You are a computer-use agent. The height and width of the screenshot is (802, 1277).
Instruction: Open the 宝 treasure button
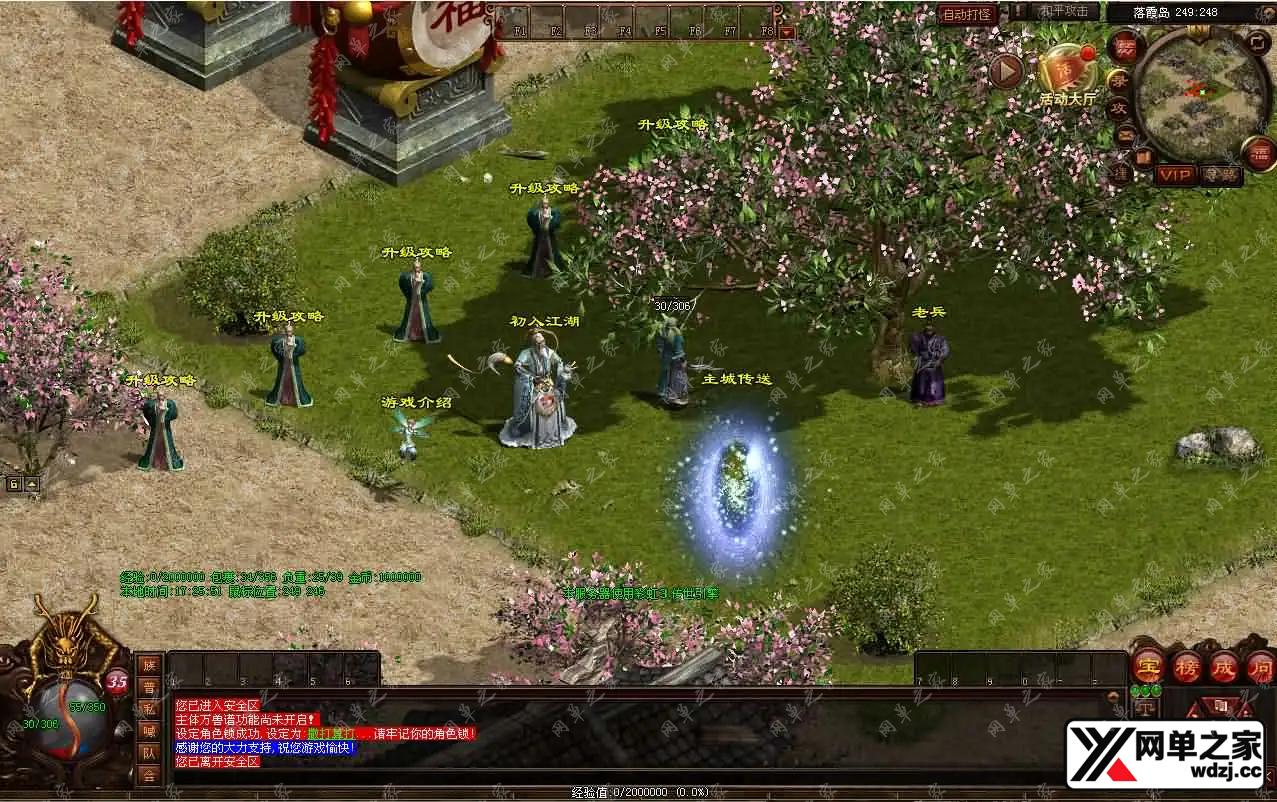pyautogui.click(x=1147, y=667)
